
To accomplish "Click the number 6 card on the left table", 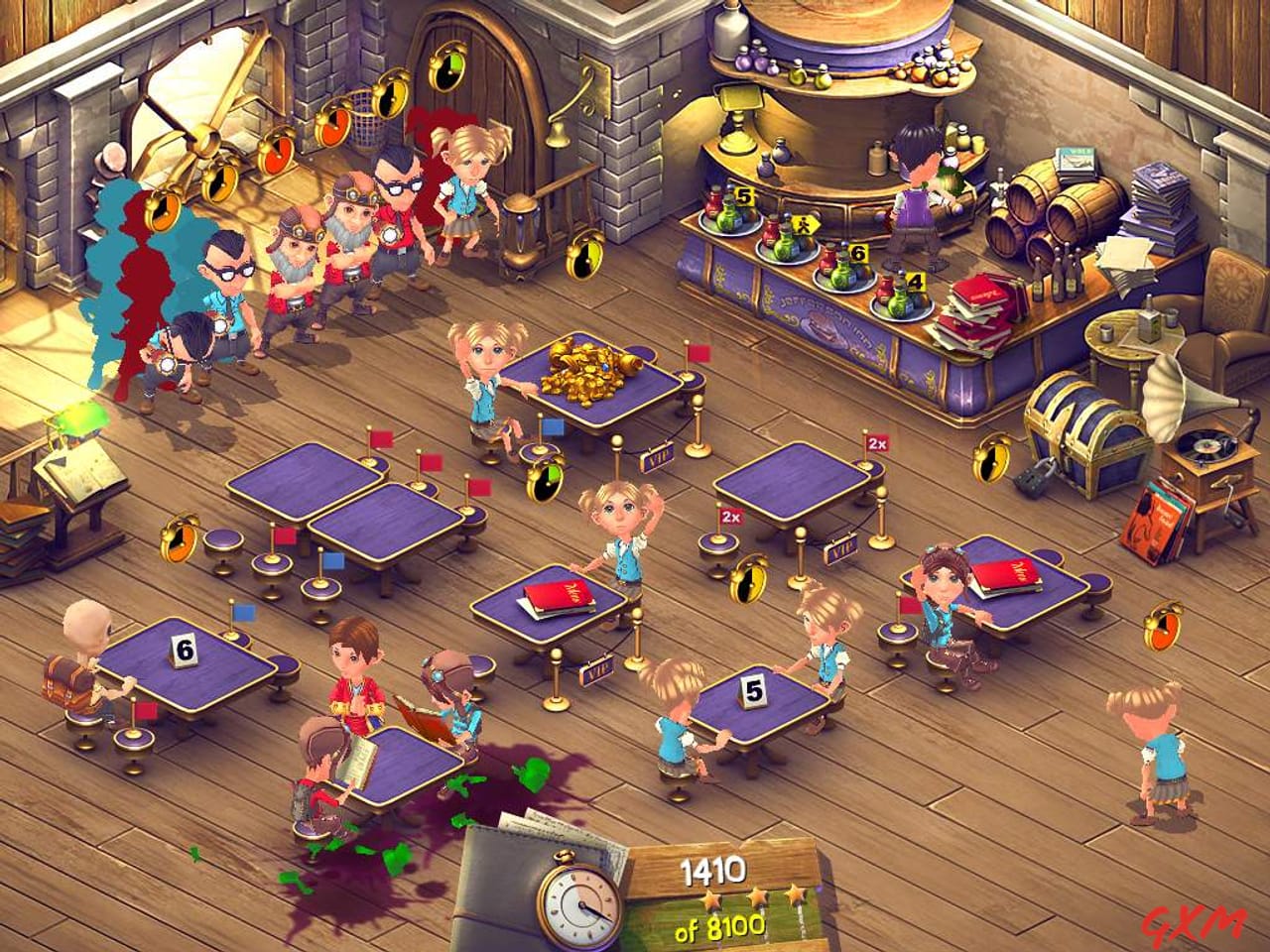I will 184,650.
